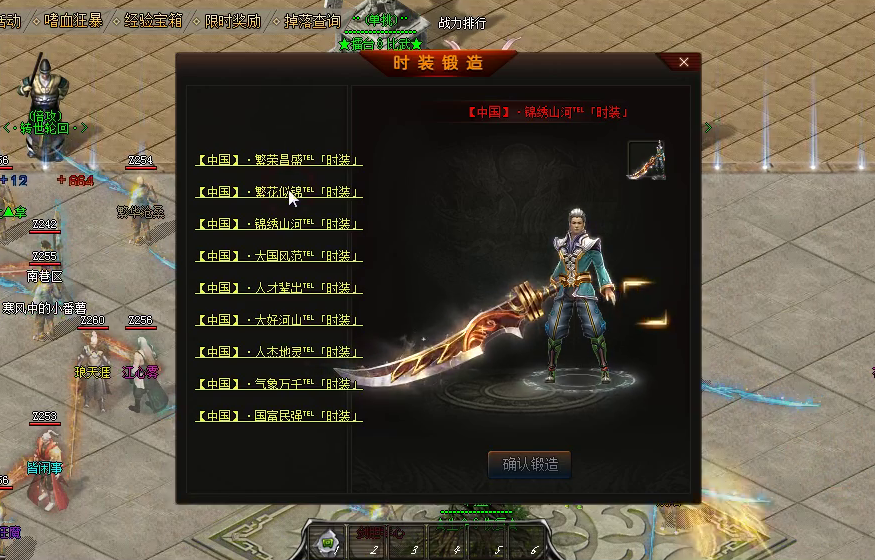Viewport: 875px width, 560px height.
Task: Choose the 繁花似锦 costume entry
Action: (x=278, y=192)
